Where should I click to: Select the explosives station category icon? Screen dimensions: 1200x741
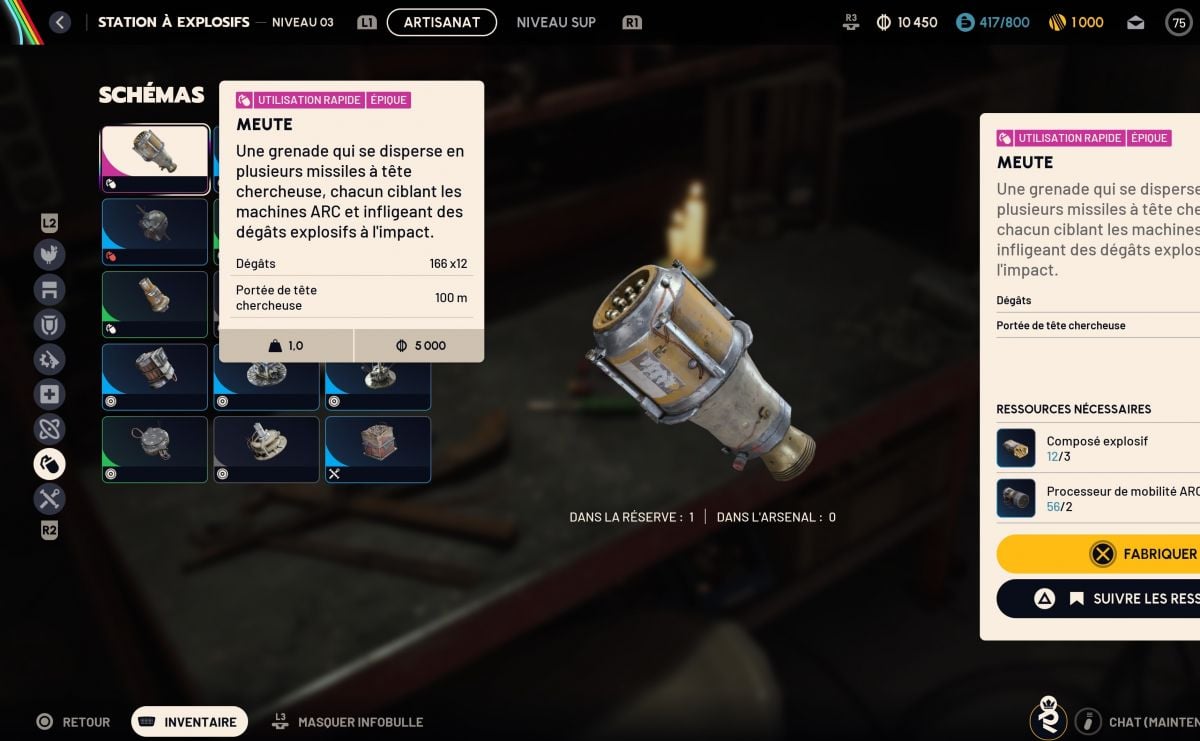(49, 463)
